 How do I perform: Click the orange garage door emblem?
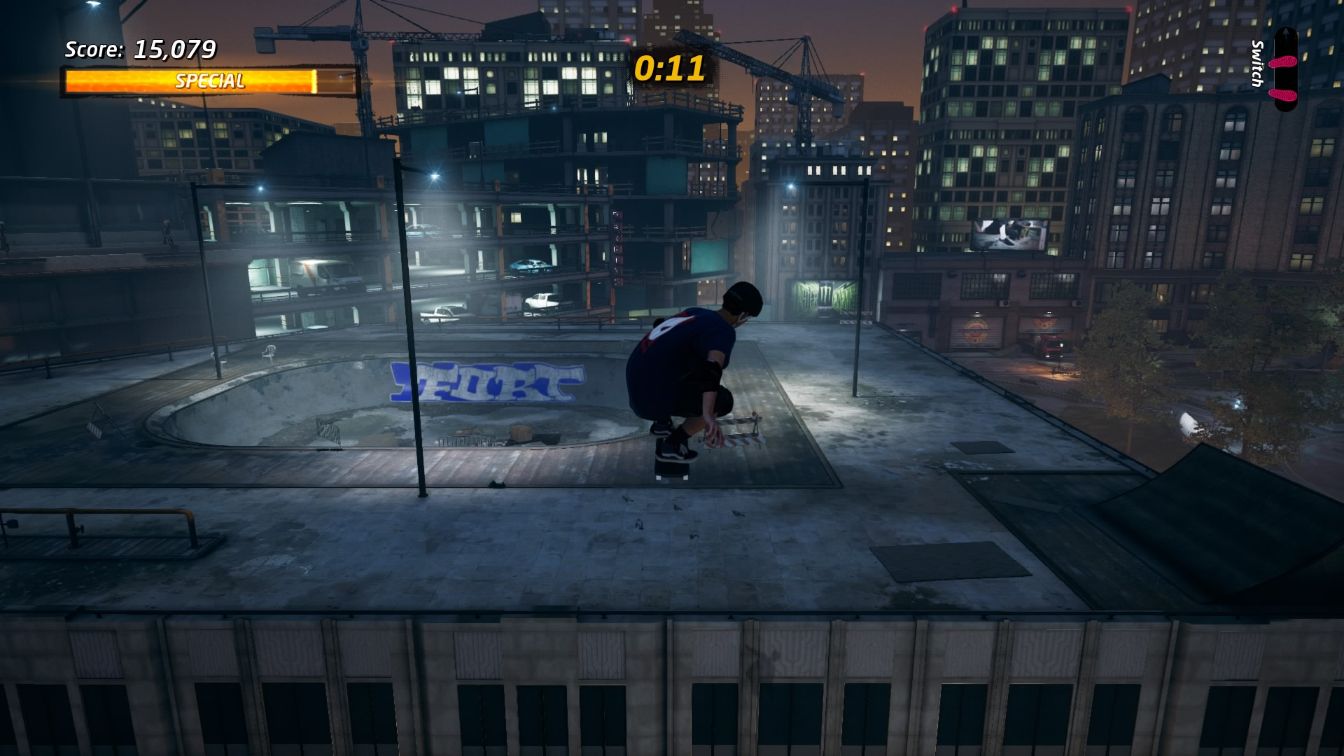tap(975, 329)
